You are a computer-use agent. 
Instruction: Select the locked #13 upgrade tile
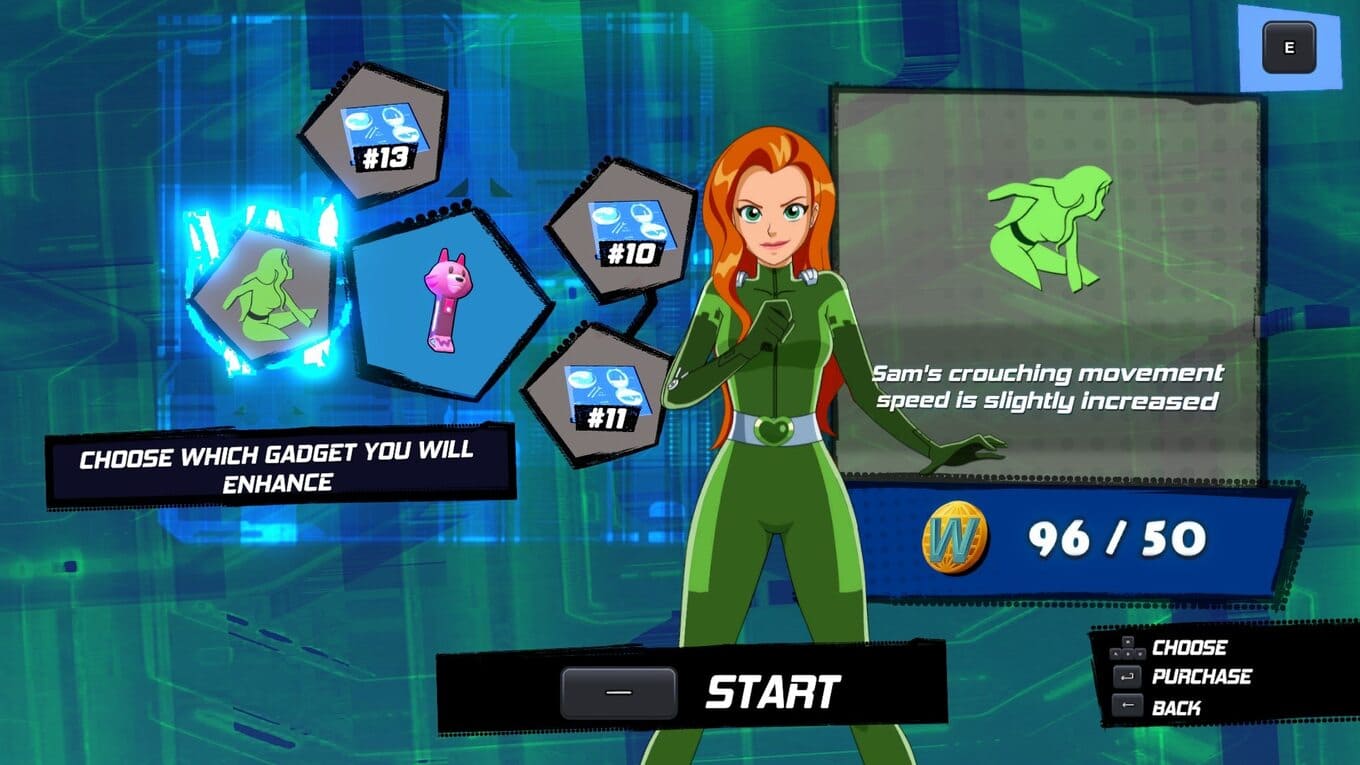(375, 133)
